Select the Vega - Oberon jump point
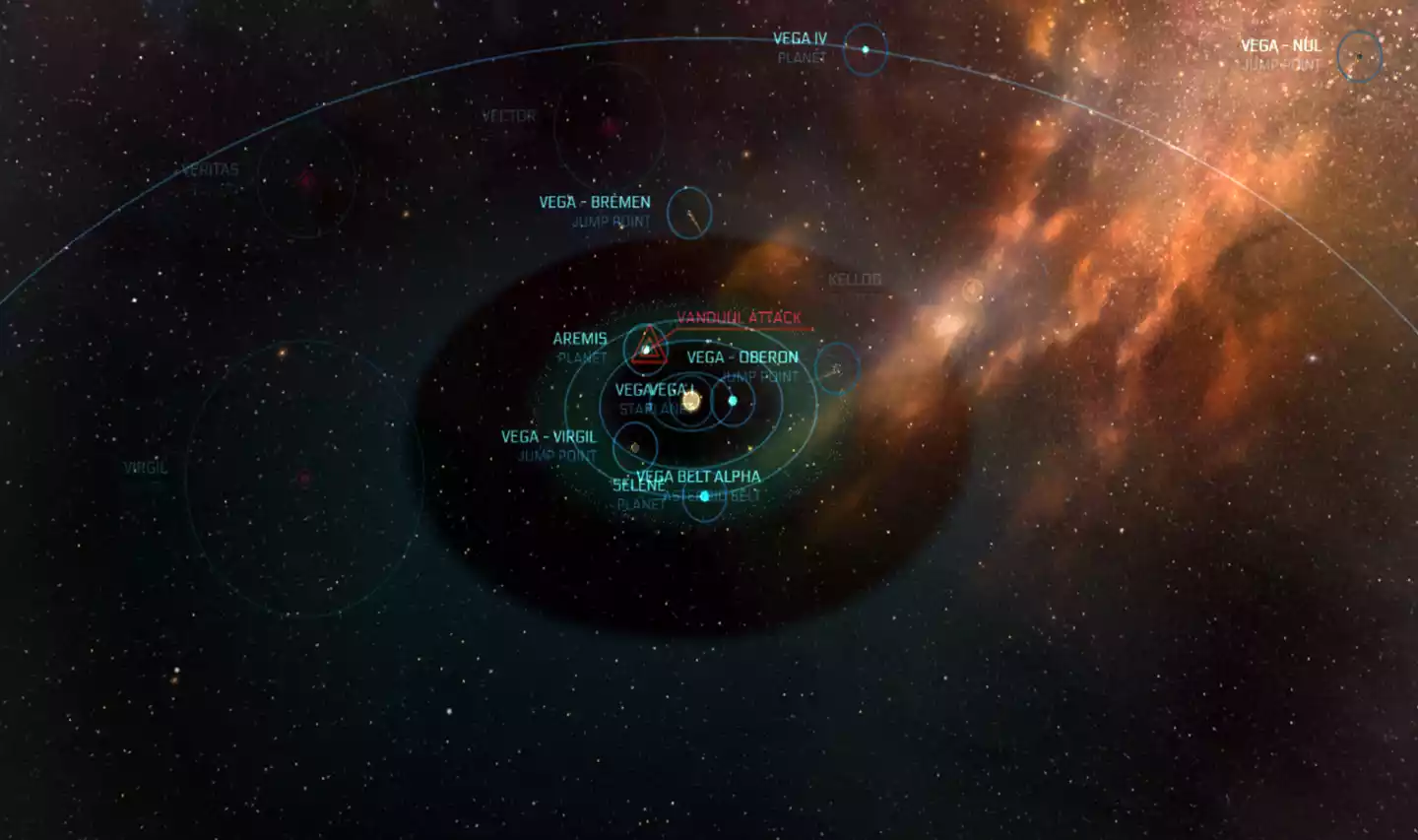 pos(837,369)
